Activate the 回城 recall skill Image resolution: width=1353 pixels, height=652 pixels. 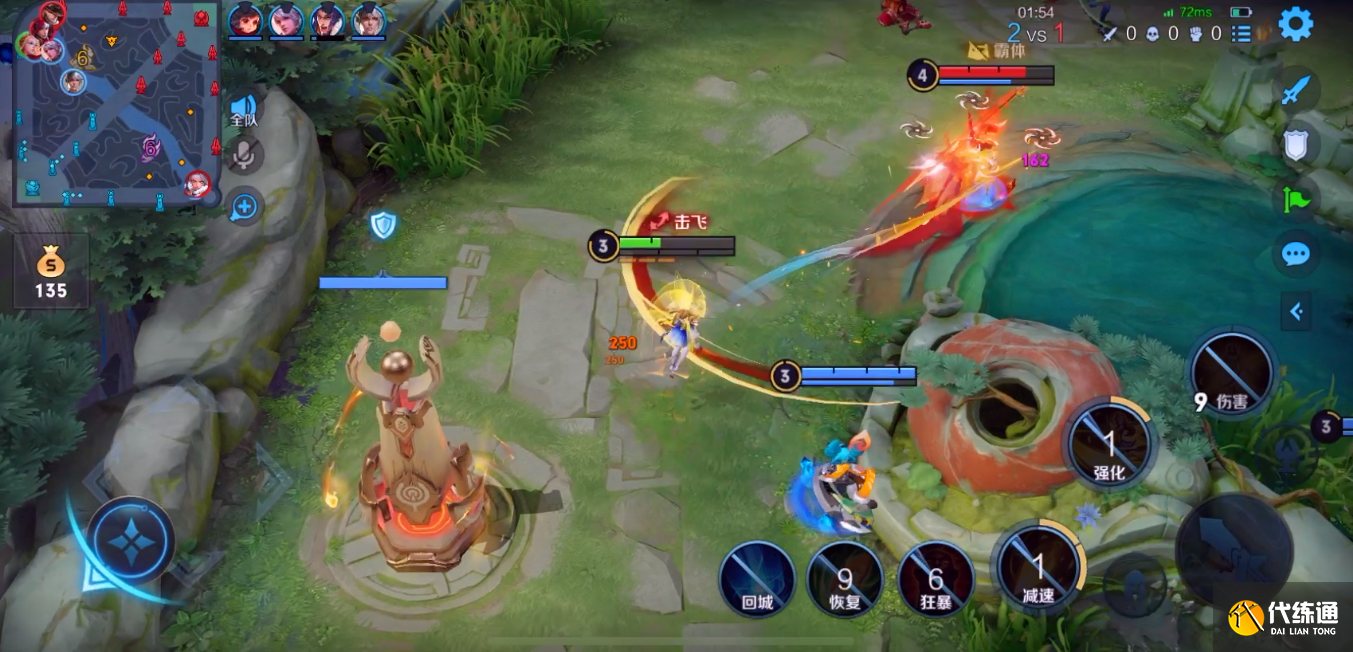[757, 578]
